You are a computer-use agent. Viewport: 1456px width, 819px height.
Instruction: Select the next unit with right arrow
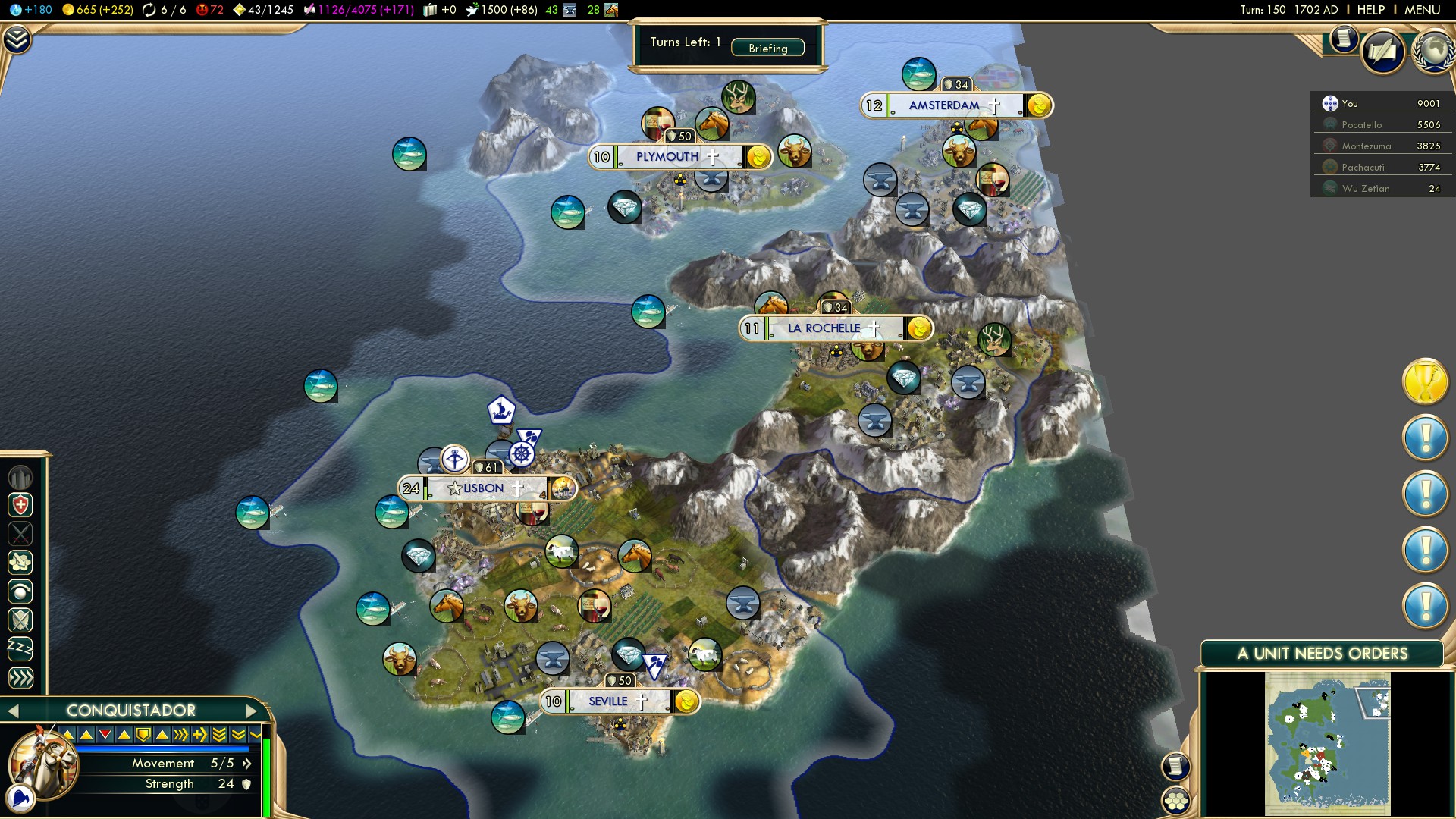(251, 711)
